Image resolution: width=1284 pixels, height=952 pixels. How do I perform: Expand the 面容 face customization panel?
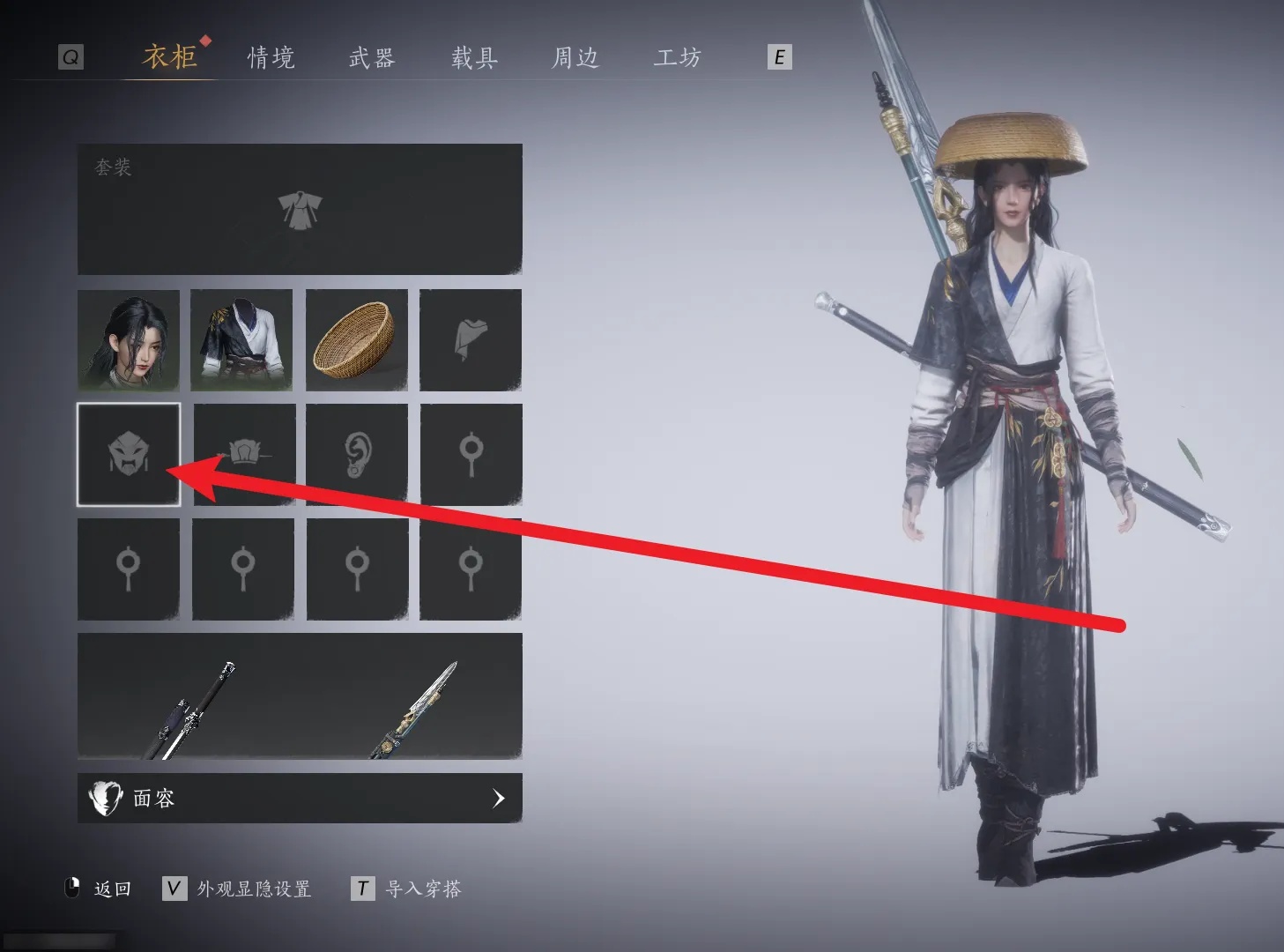pyautogui.click(x=299, y=798)
